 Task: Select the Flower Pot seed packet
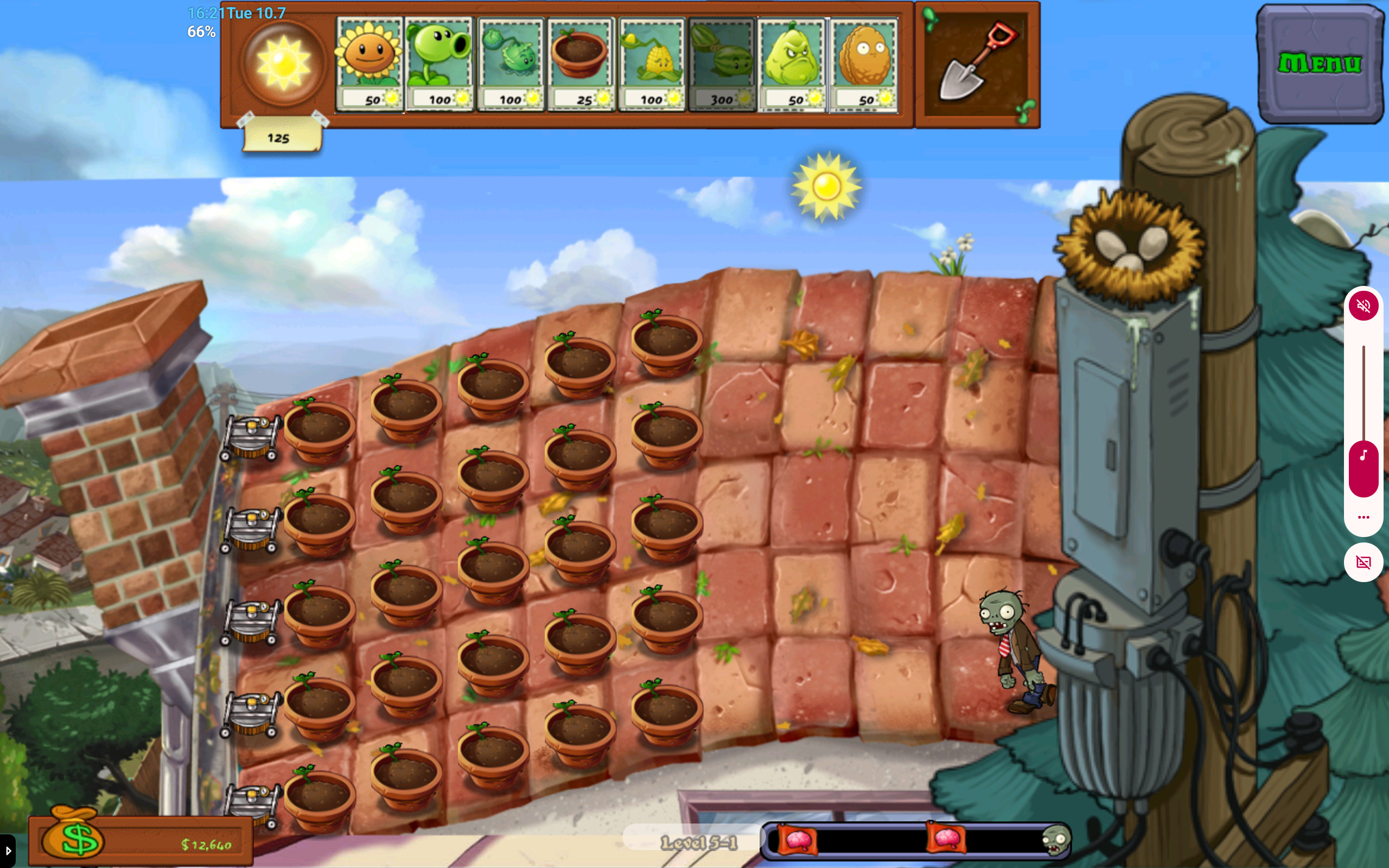tap(582, 63)
